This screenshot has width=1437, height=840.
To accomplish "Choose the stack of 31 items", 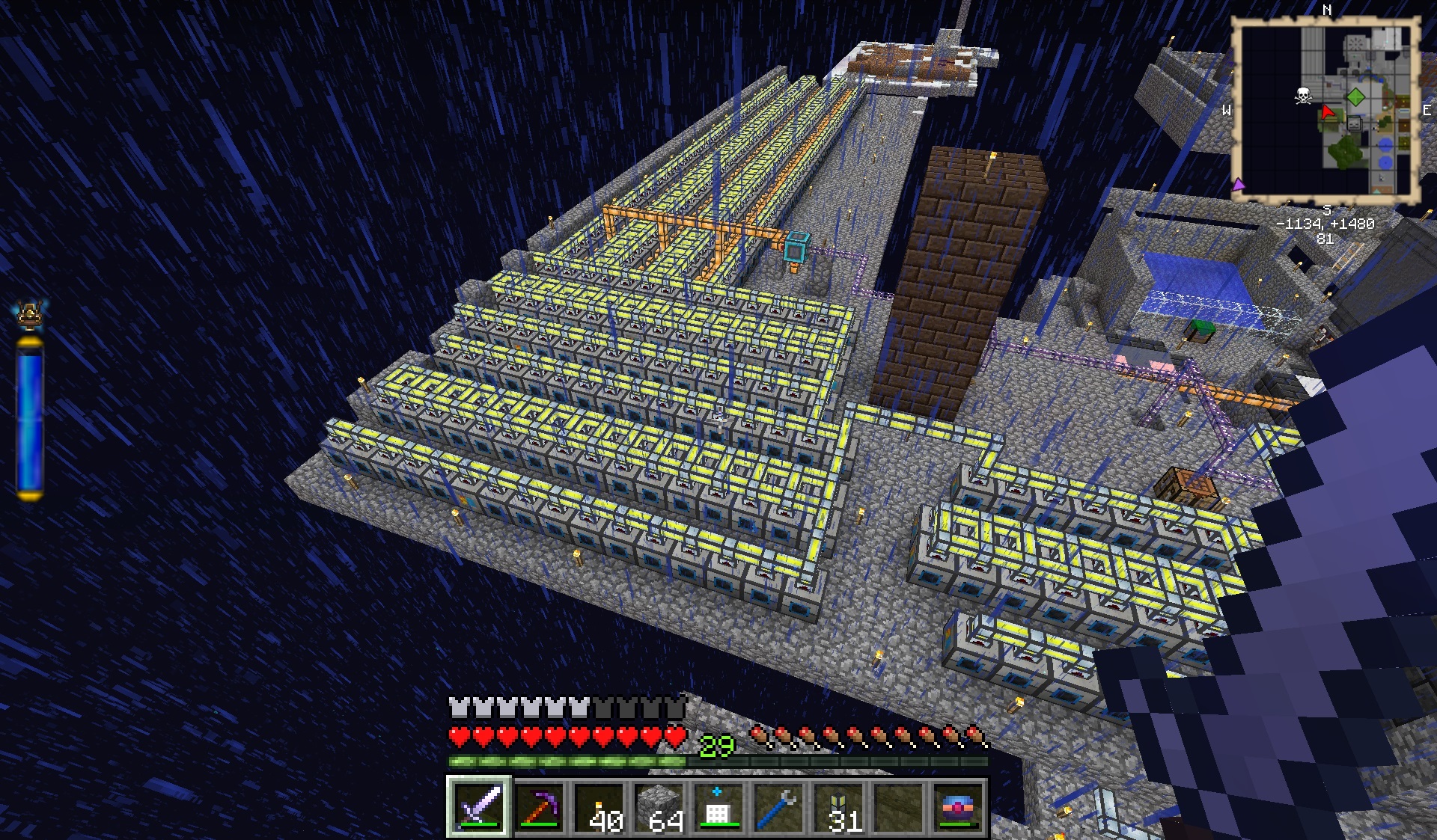I will tap(838, 807).
